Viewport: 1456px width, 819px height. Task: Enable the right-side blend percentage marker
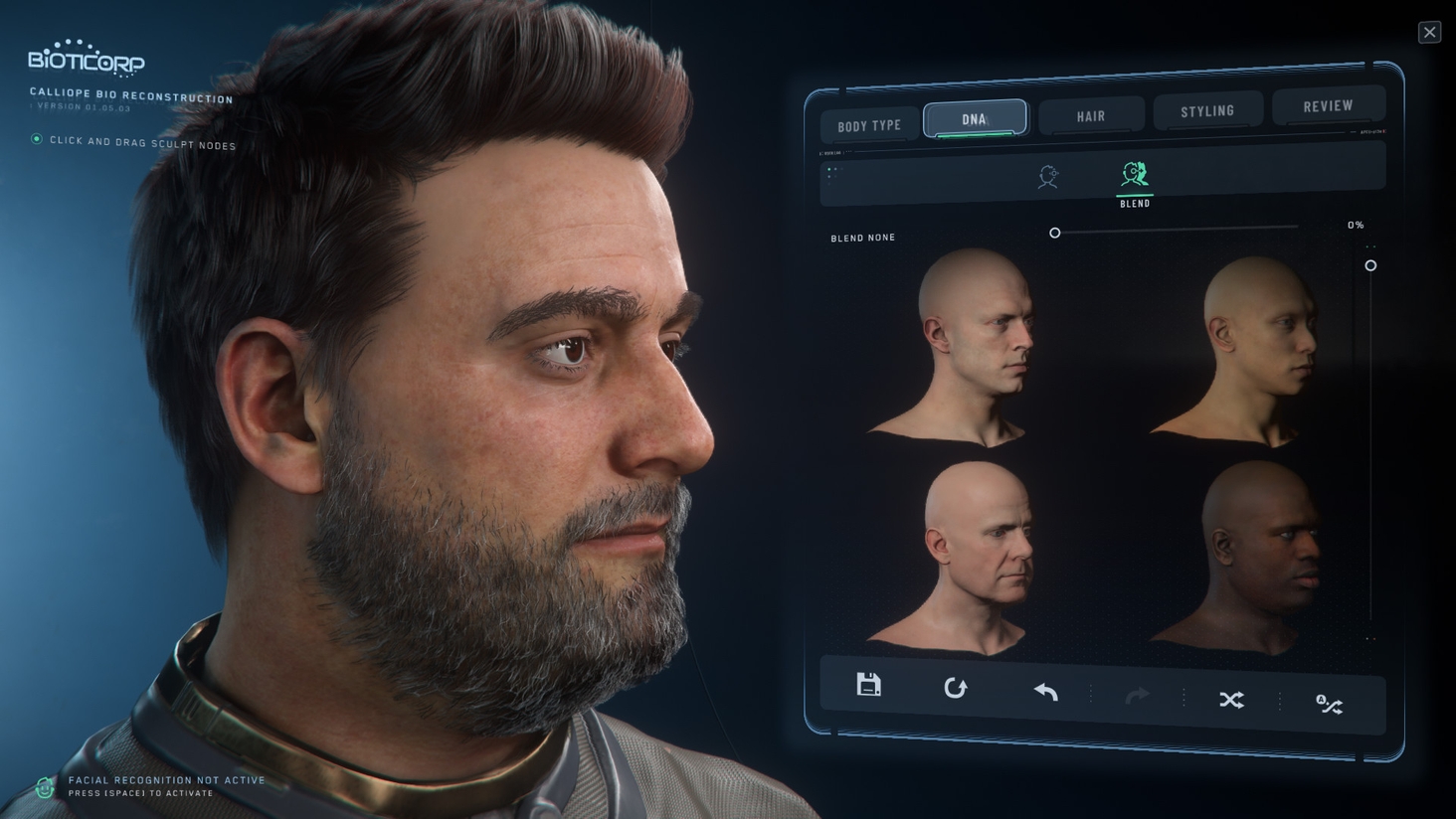tap(1370, 265)
